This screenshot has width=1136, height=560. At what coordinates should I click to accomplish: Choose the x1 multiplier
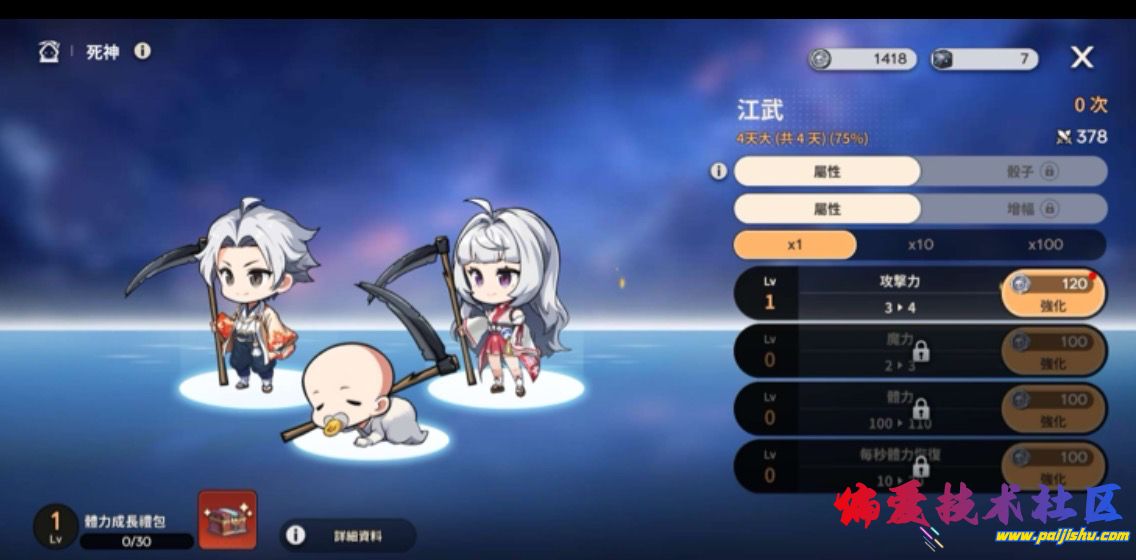795,245
